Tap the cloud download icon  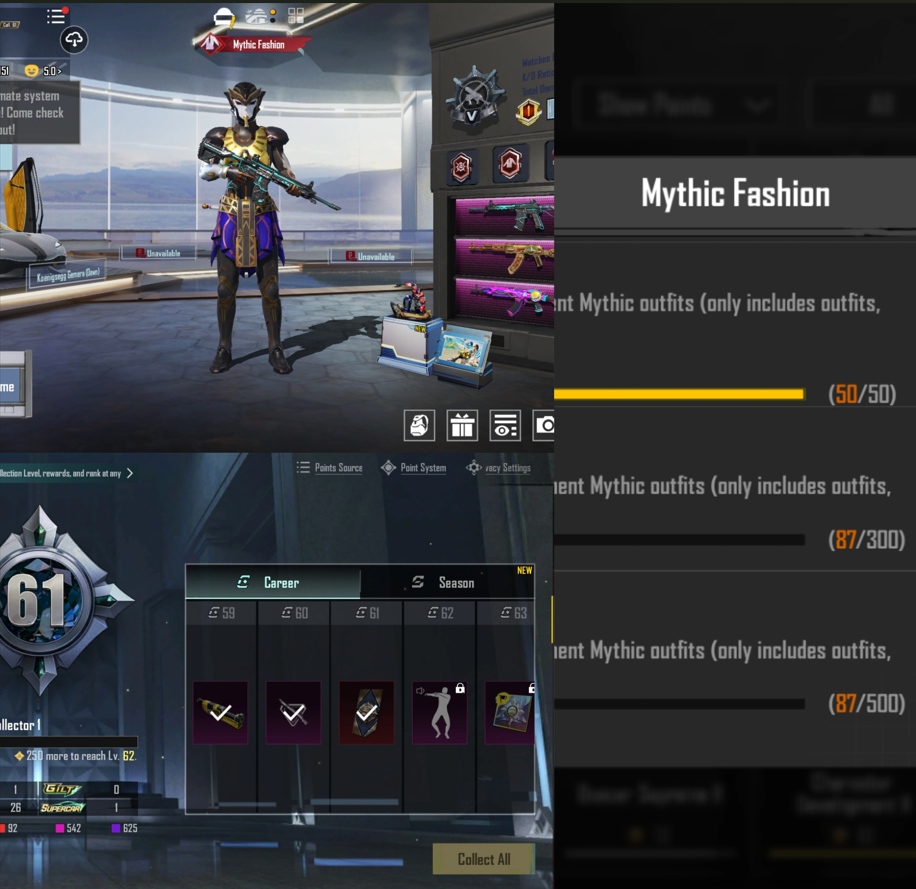74,40
